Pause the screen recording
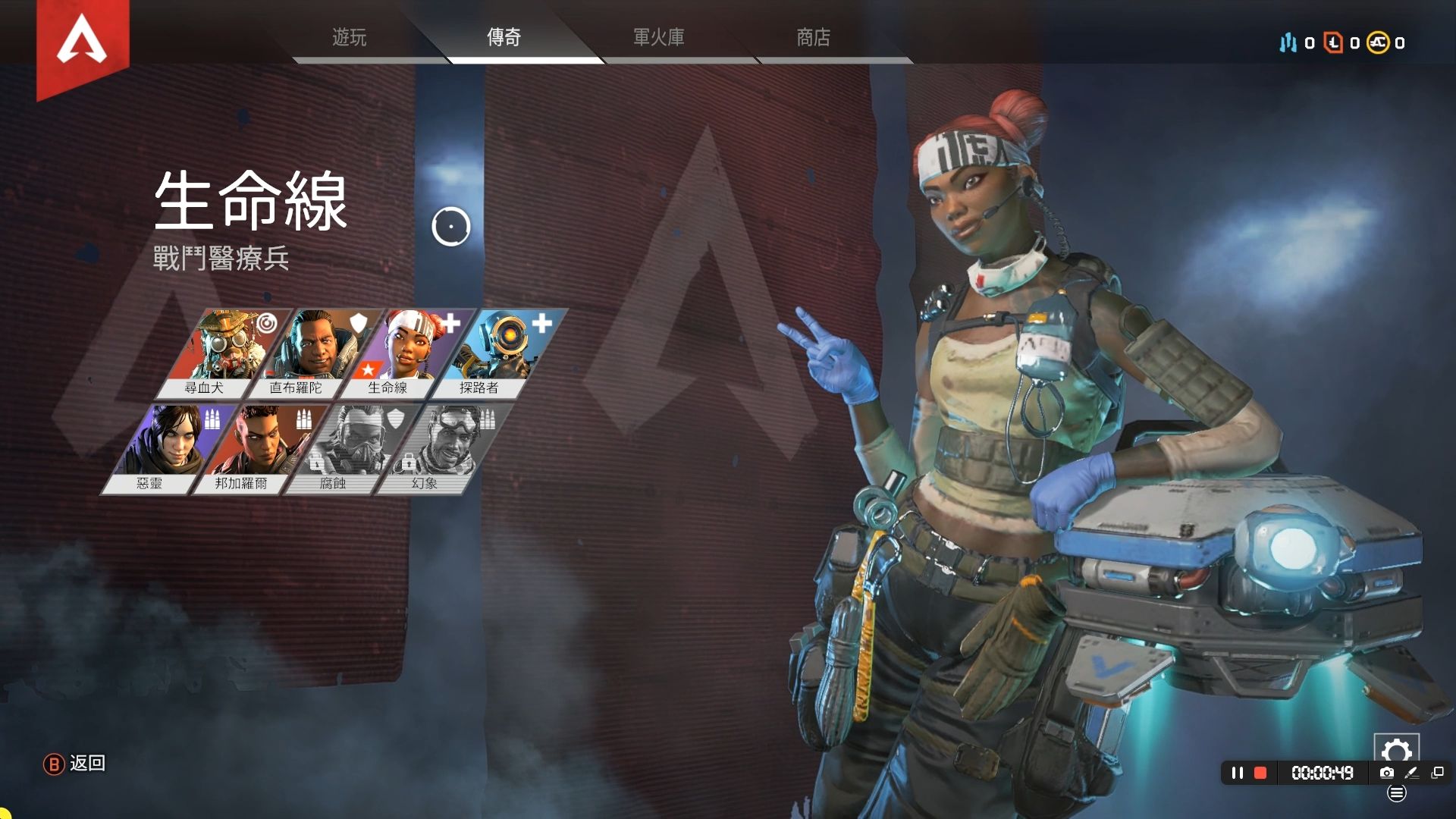1456x819 pixels. pyautogui.click(x=1238, y=773)
